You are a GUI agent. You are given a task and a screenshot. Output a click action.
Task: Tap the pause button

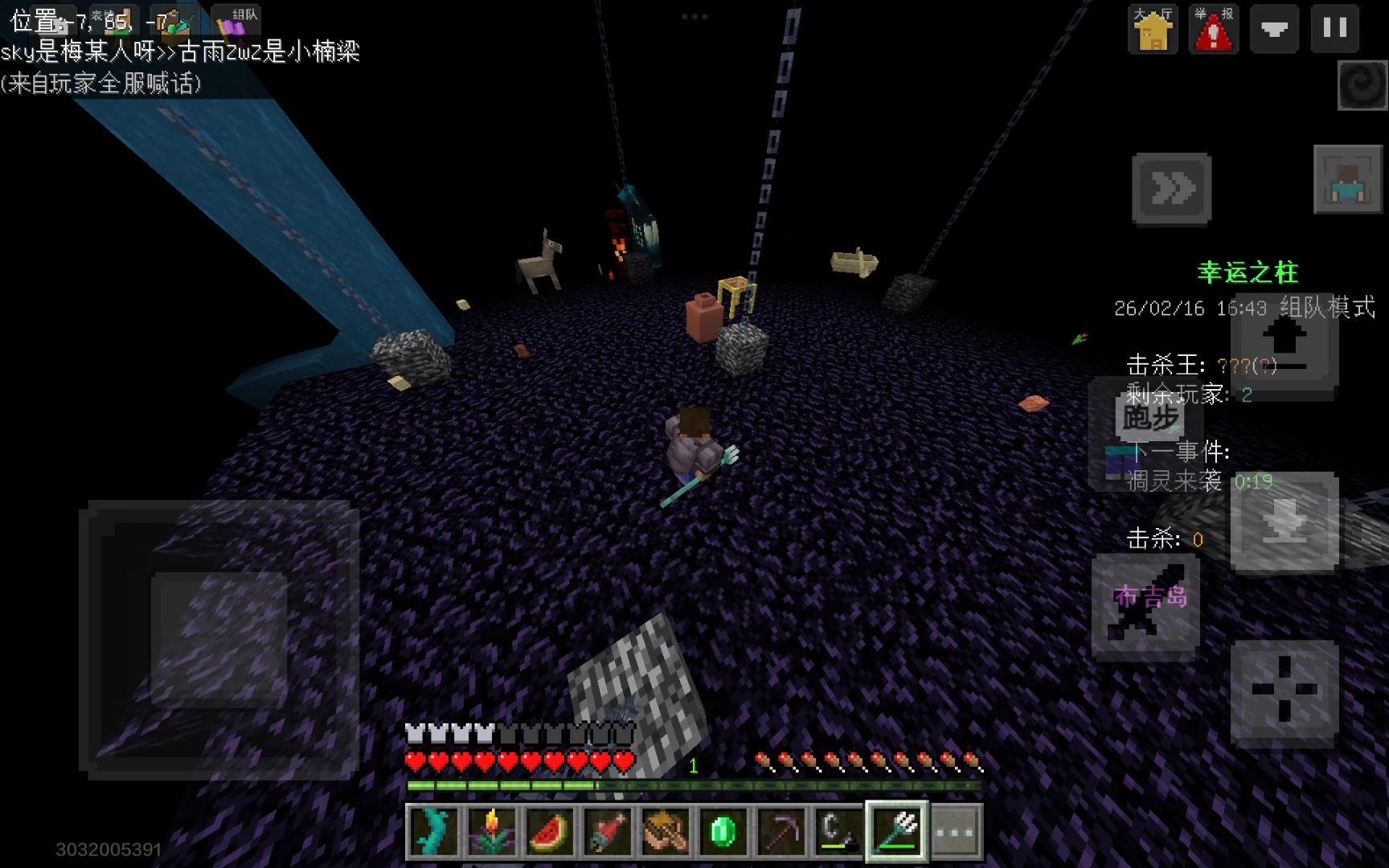click(x=1335, y=29)
